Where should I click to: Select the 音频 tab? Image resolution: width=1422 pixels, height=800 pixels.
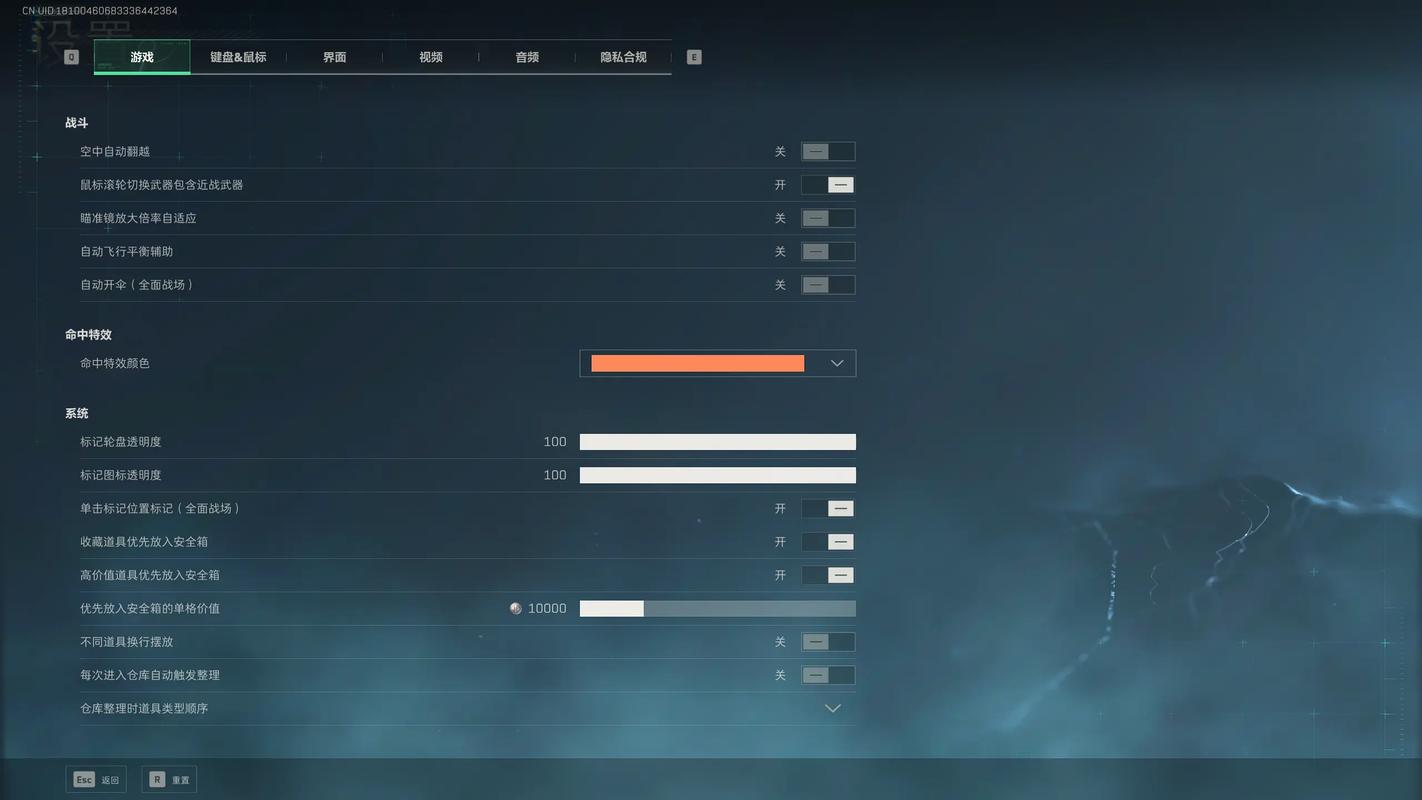click(x=527, y=57)
